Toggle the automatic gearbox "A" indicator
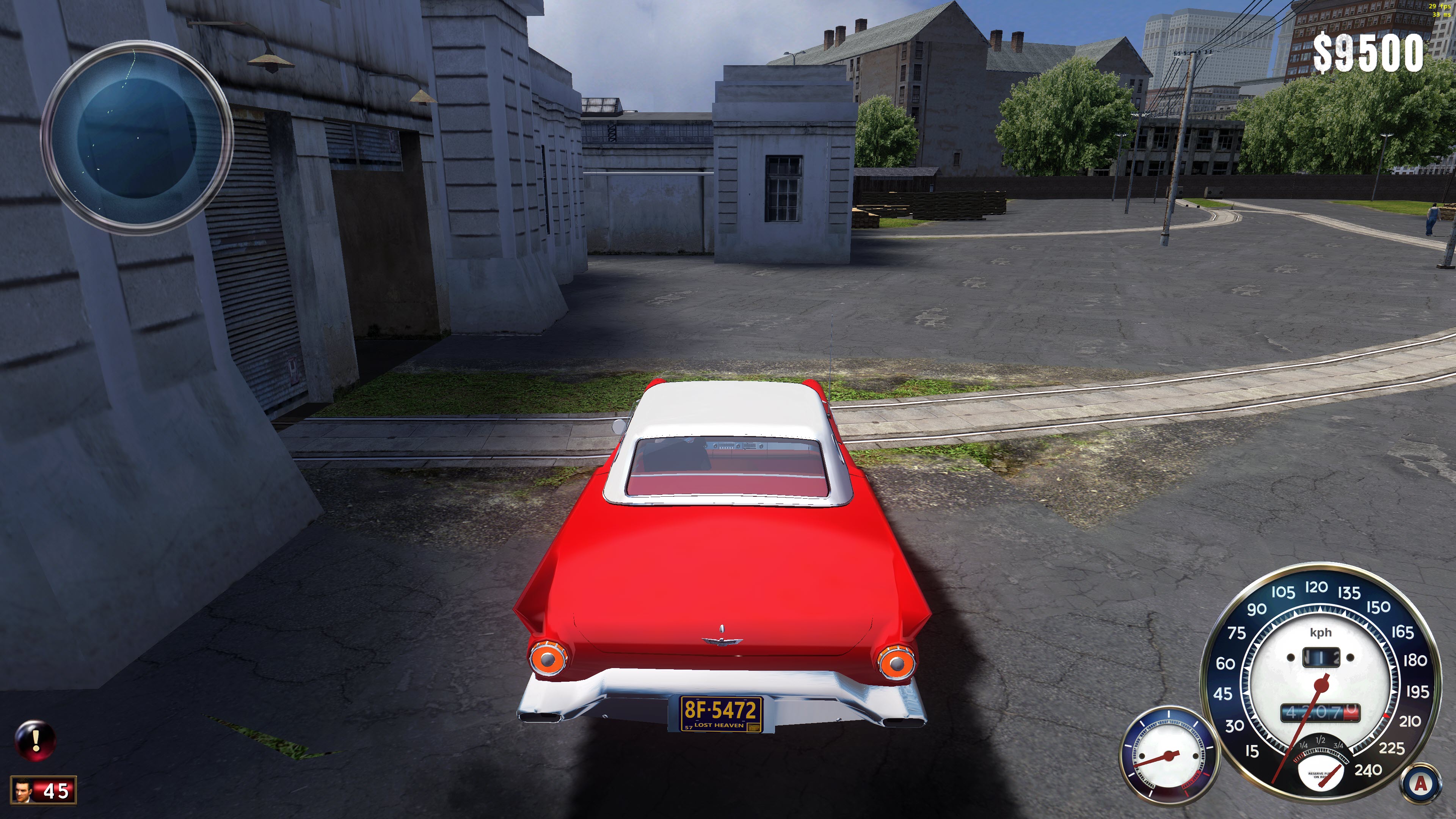 coord(1420,784)
